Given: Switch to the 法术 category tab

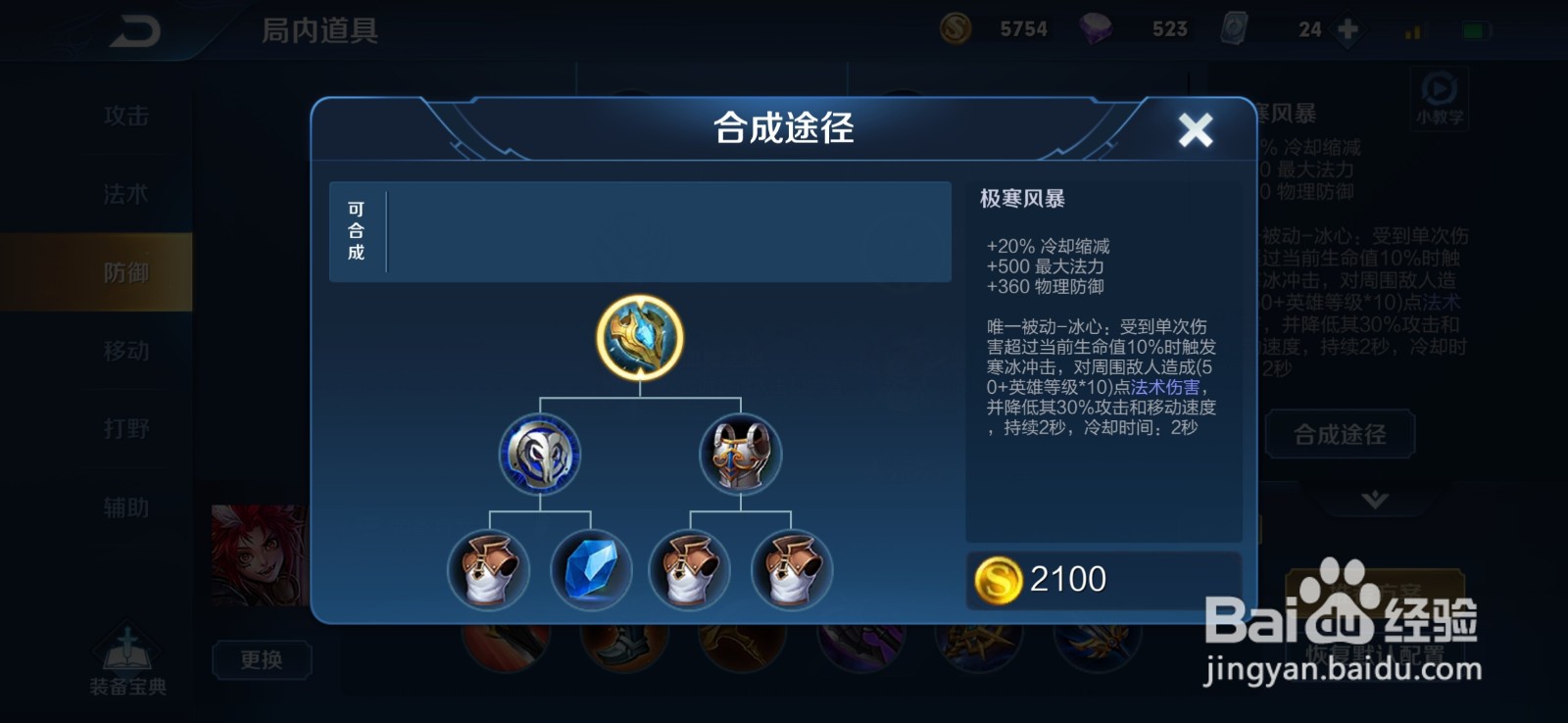Looking at the screenshot, I should [x=125, y=194].
